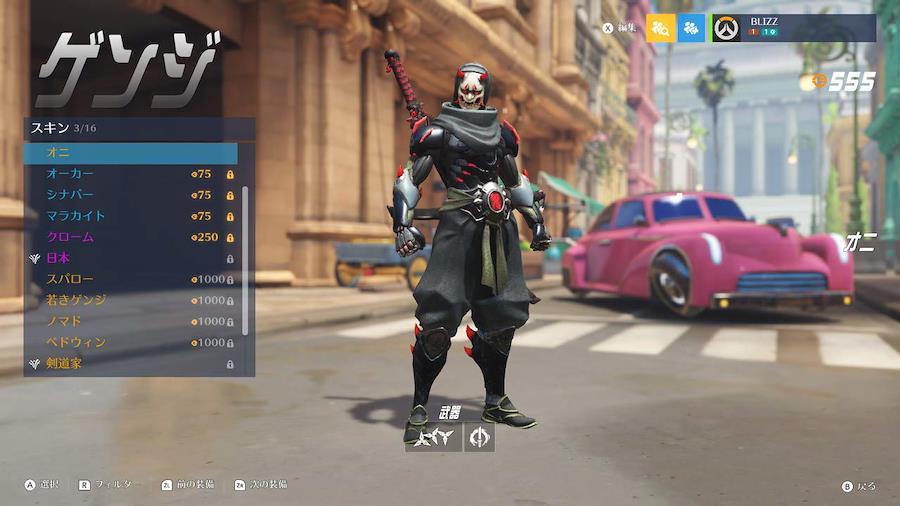Screen dimensions: 900x506
Task: Select the シナバー skin row
Action: point(130,195)
